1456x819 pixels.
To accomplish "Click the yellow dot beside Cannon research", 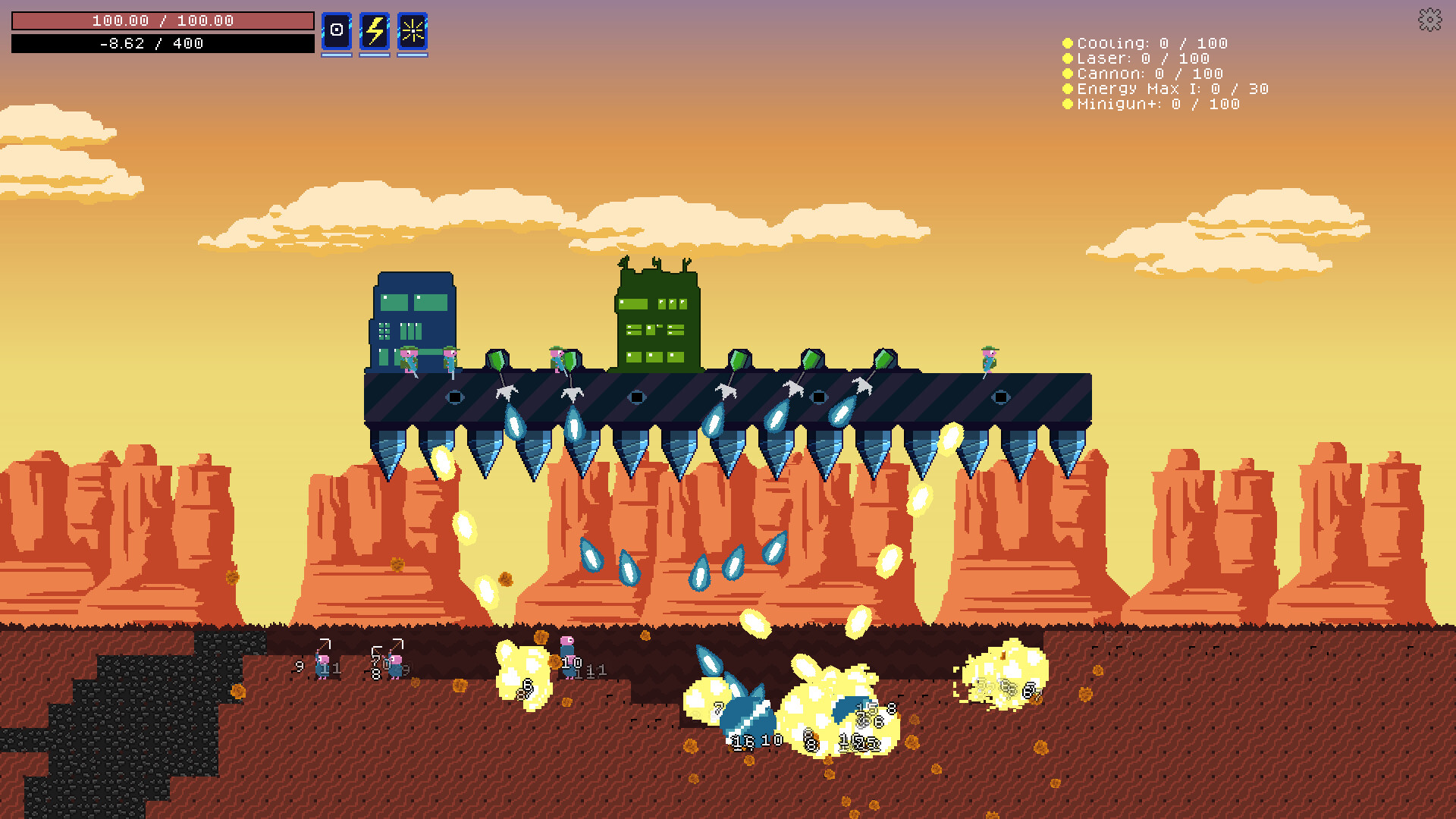I will click(1068, 74).
